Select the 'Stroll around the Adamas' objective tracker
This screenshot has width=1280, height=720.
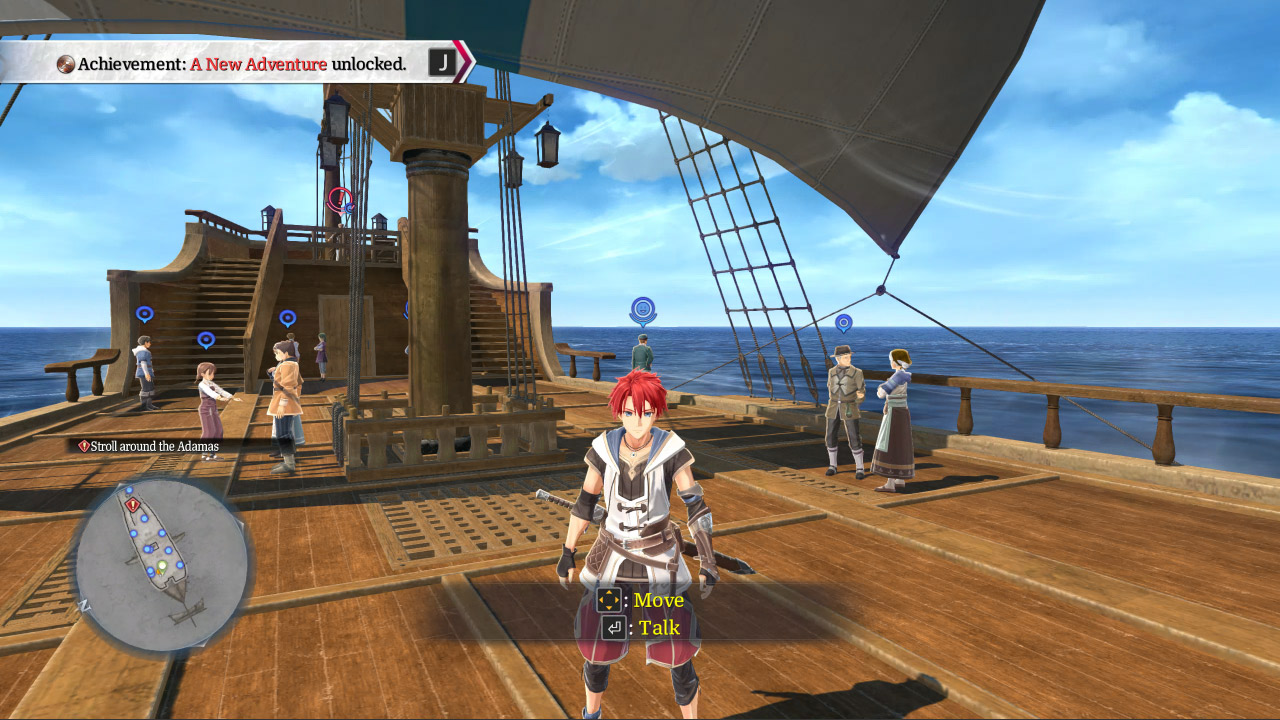click(148, 446)
